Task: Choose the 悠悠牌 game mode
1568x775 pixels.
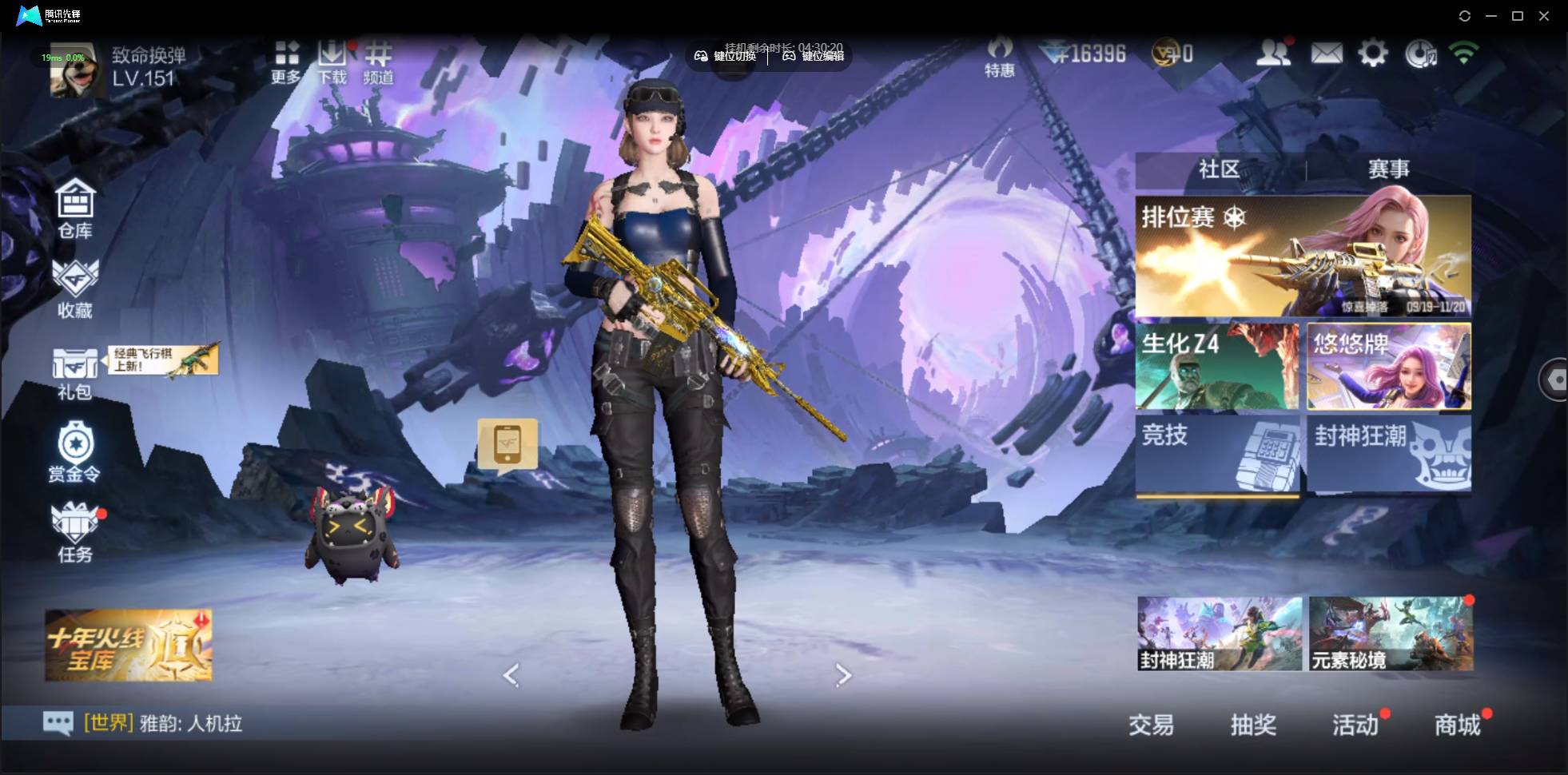Action: pos(1388,367)
